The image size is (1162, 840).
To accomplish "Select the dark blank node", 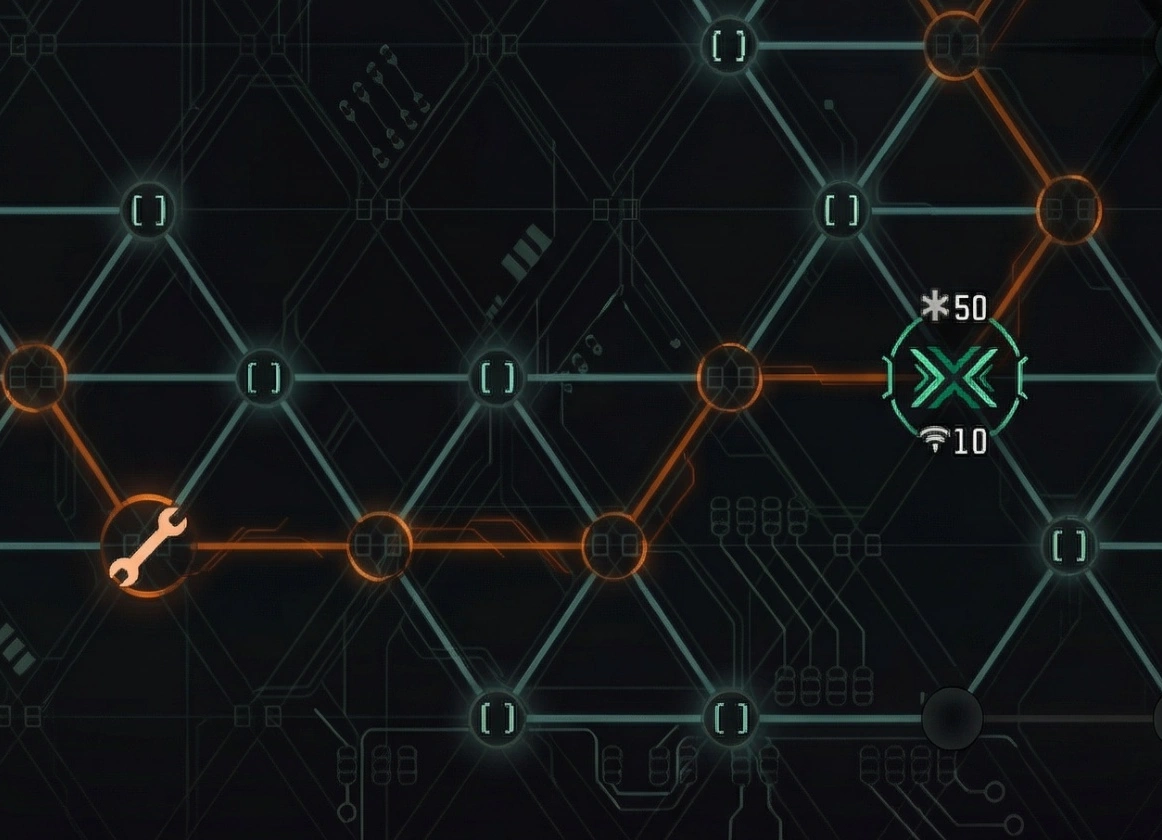I will coord(951,717).
